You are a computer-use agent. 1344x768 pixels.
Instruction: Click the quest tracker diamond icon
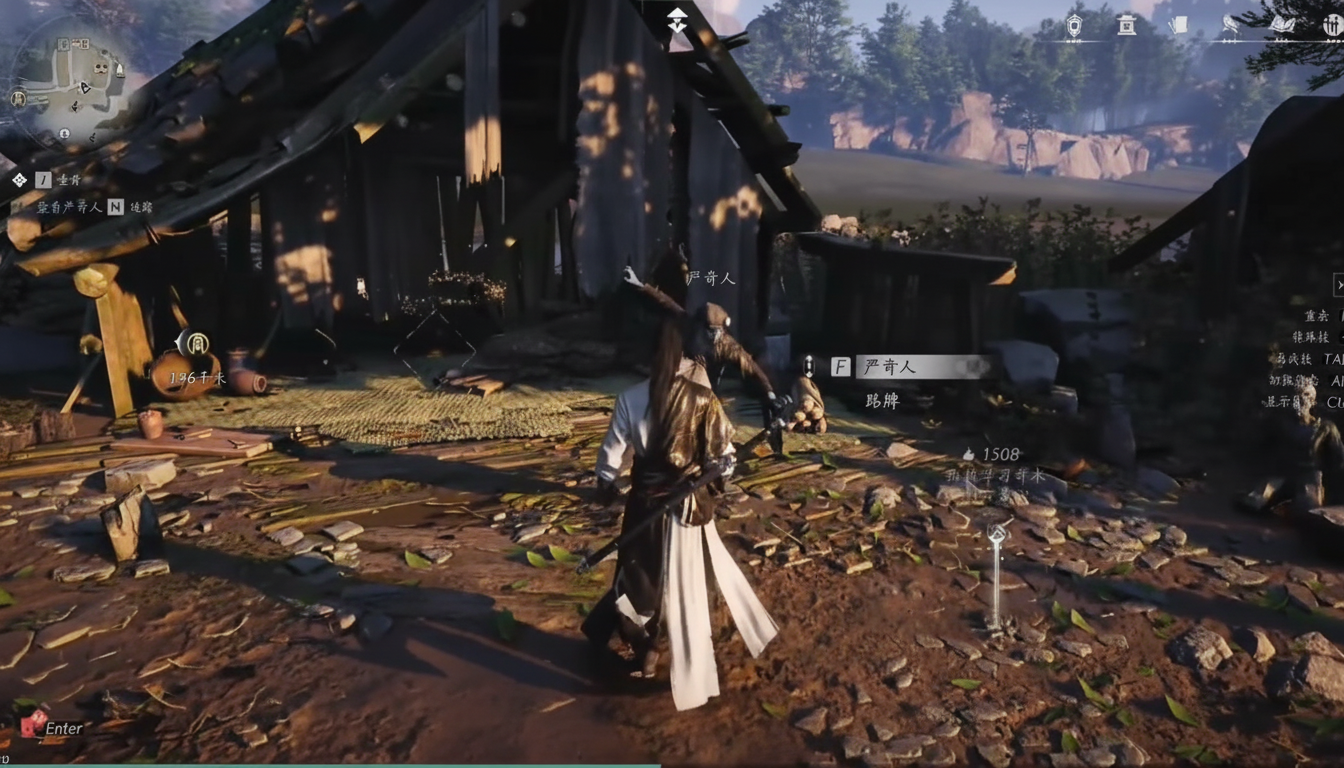pyautogui.click(x=19, y=180)
